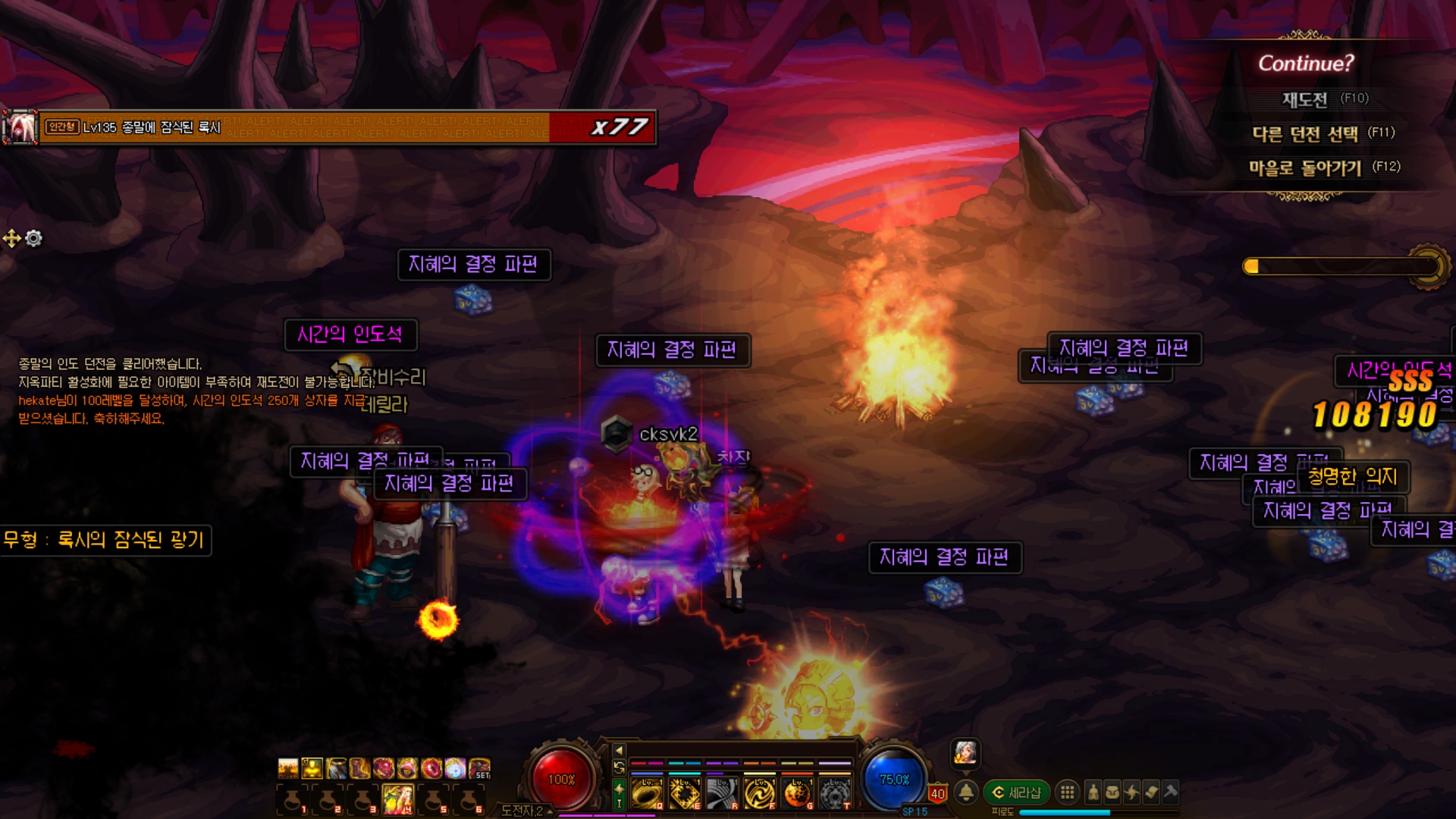Collapse the skill bar with the left arrow
Screen dimensions: 1456x819
tap(619, 750)
